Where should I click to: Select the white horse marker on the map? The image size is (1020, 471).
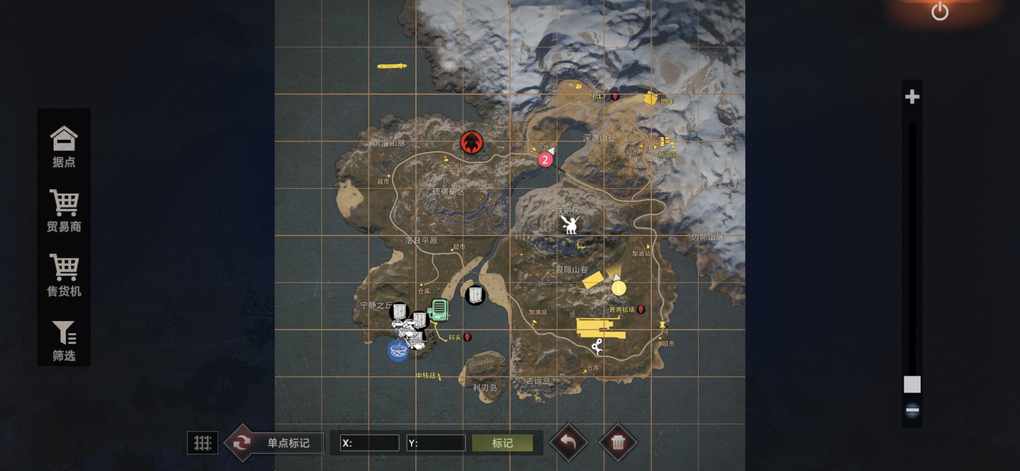coord(570,225)
